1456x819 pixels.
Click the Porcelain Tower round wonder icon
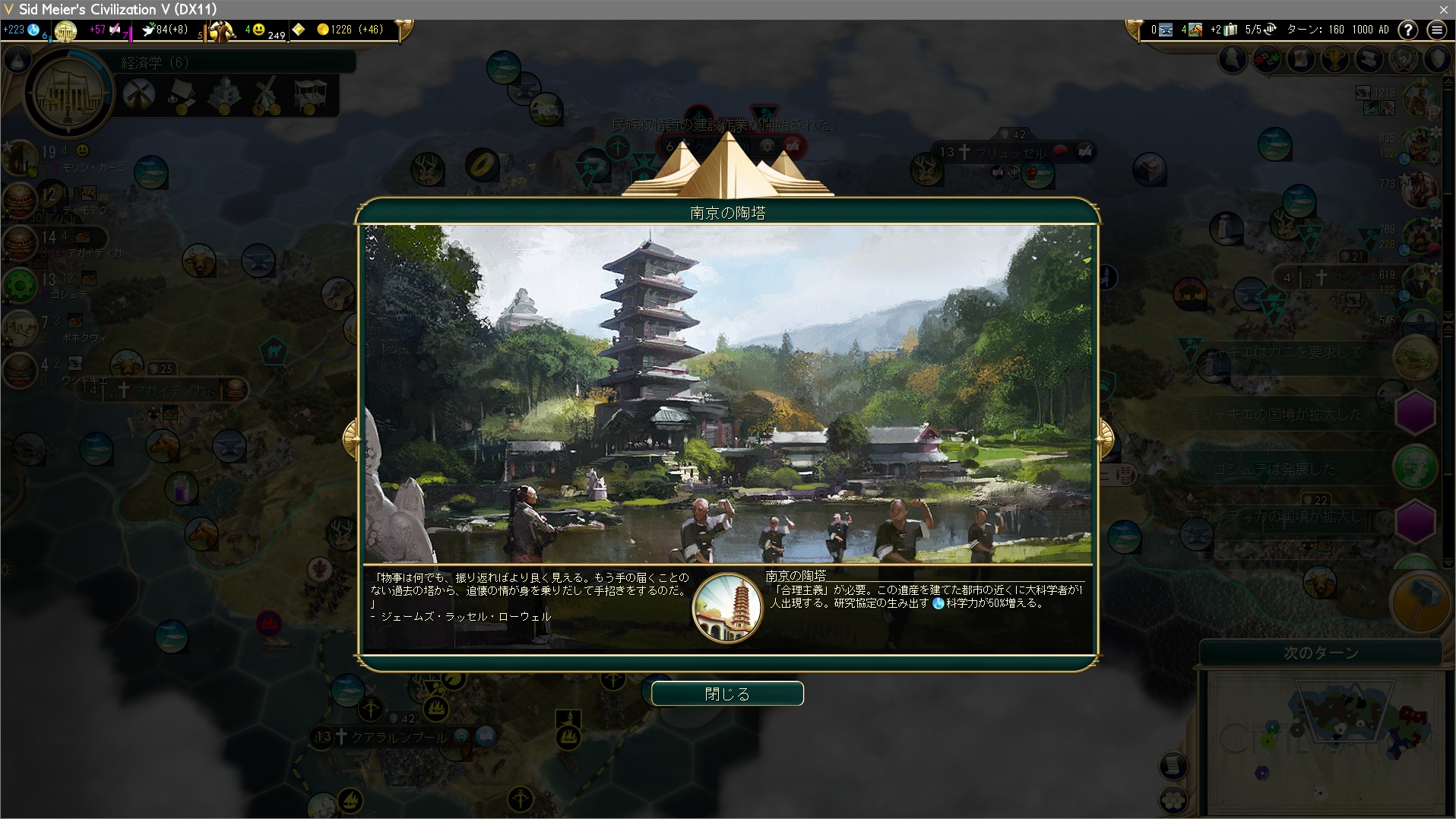(727, 607)
